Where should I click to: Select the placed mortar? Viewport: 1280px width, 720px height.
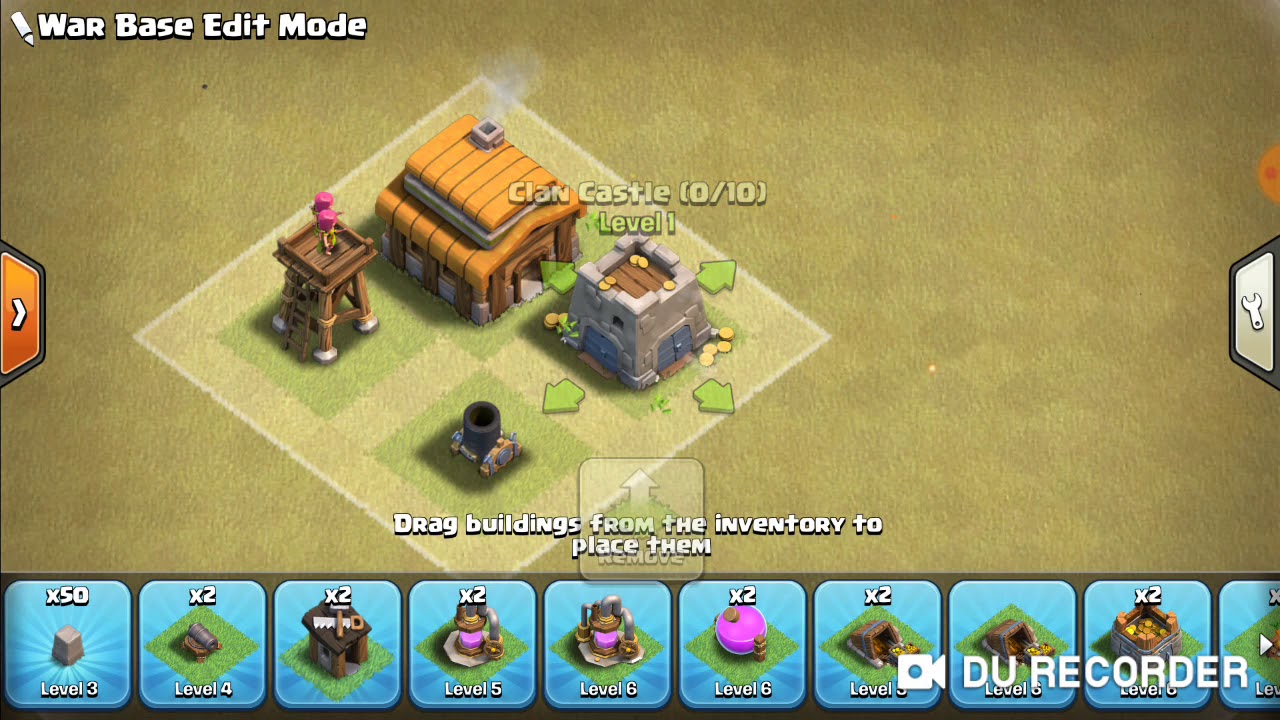point(484,438)
